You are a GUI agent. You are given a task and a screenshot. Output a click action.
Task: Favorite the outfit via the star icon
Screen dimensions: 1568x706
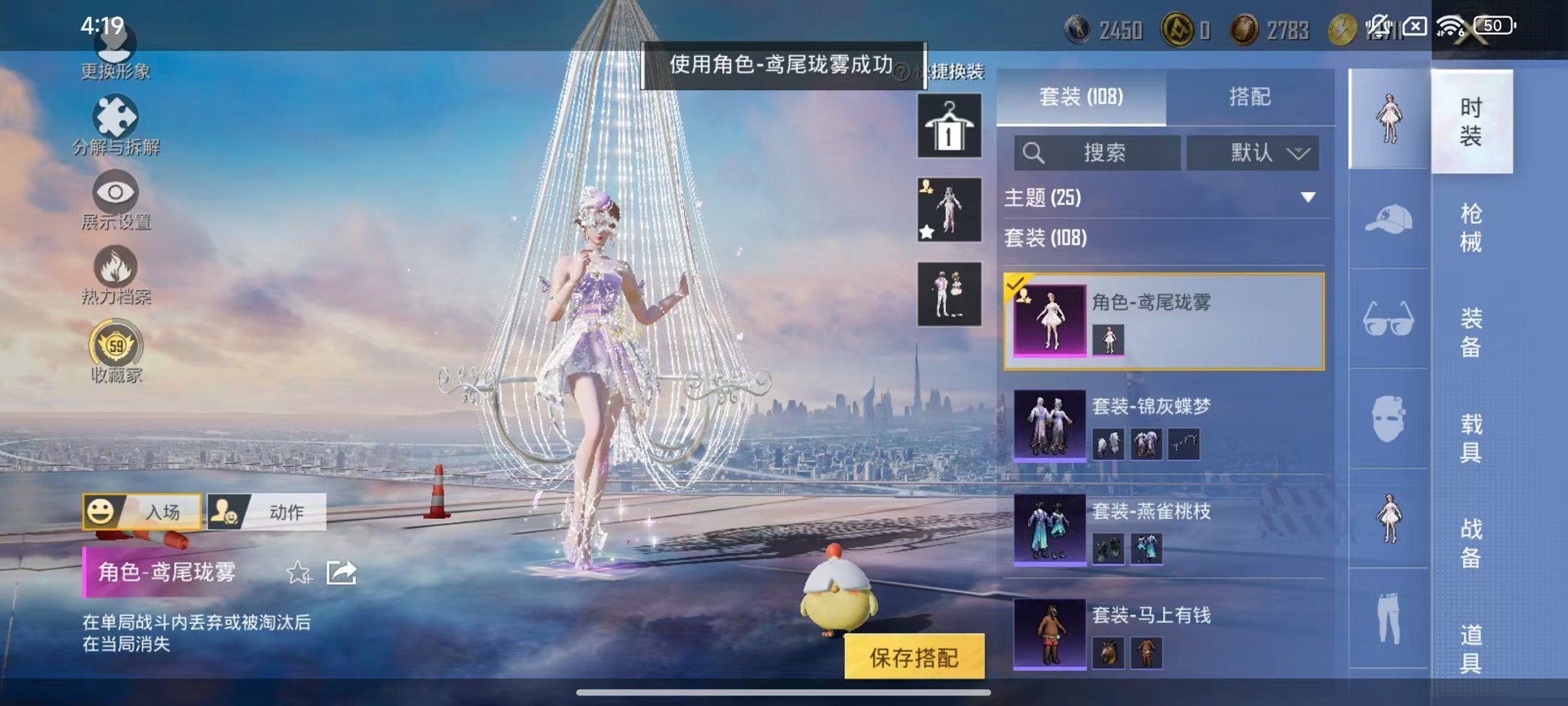(298, 573)
